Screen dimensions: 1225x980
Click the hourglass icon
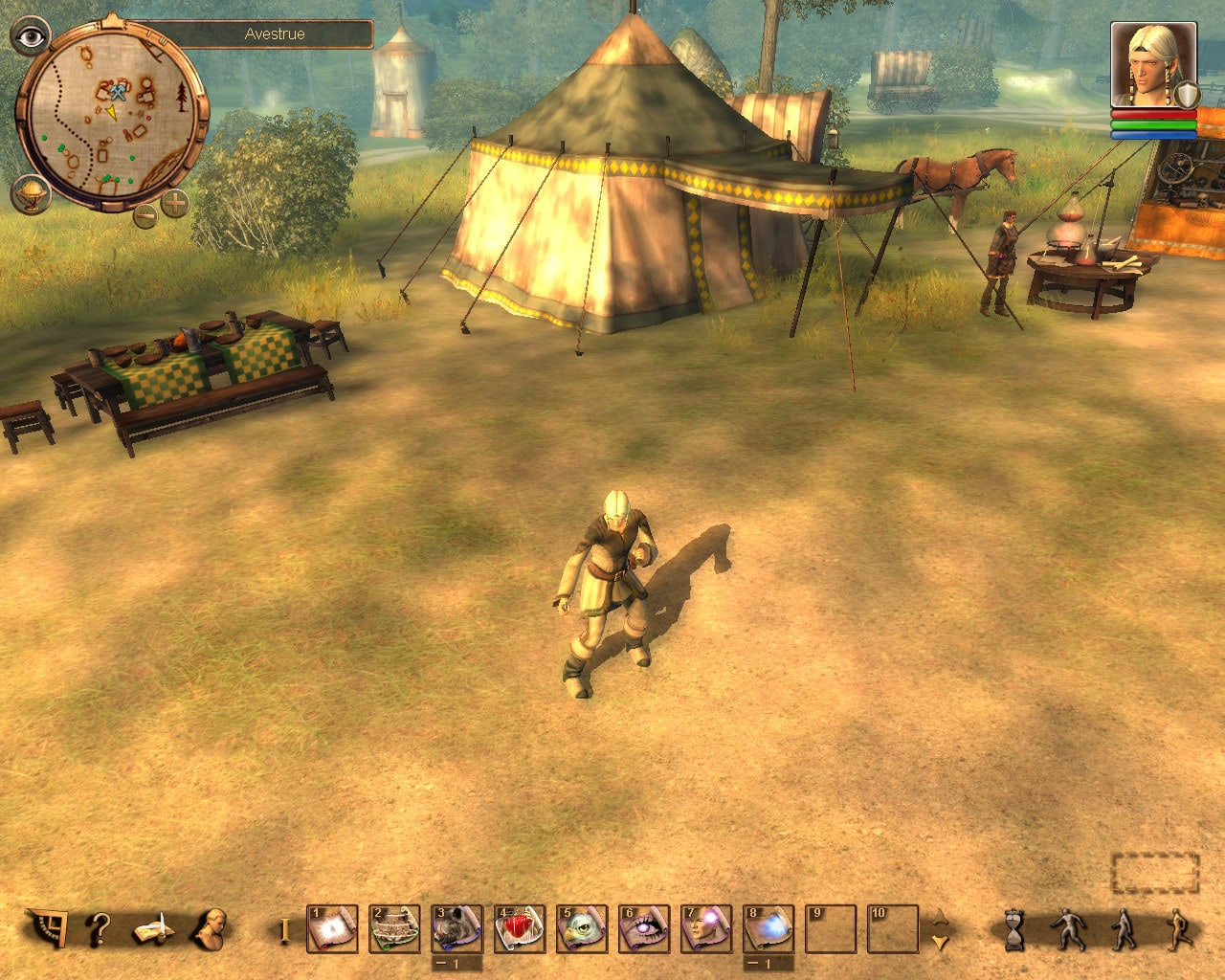[1013, 929]
